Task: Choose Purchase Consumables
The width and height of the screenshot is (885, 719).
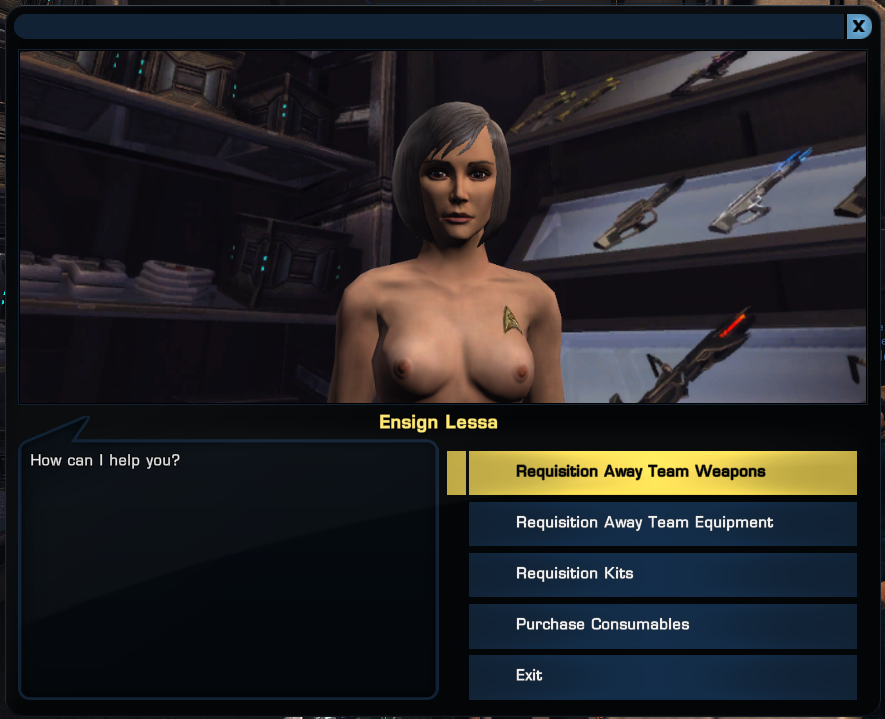Action: point(662,625)
